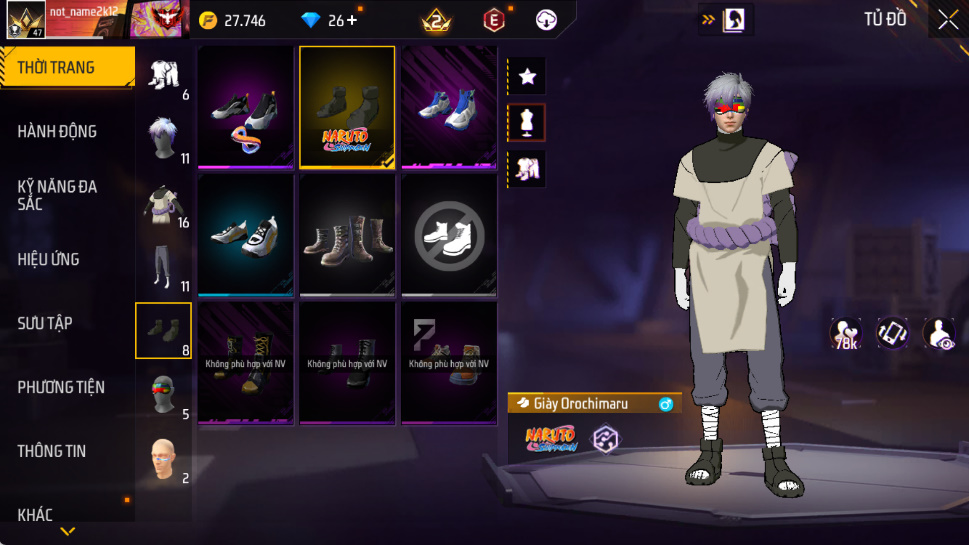969x545 pixels.
Task: Open the Kỹ Năng Đa Sắc section
Action: 57,195
